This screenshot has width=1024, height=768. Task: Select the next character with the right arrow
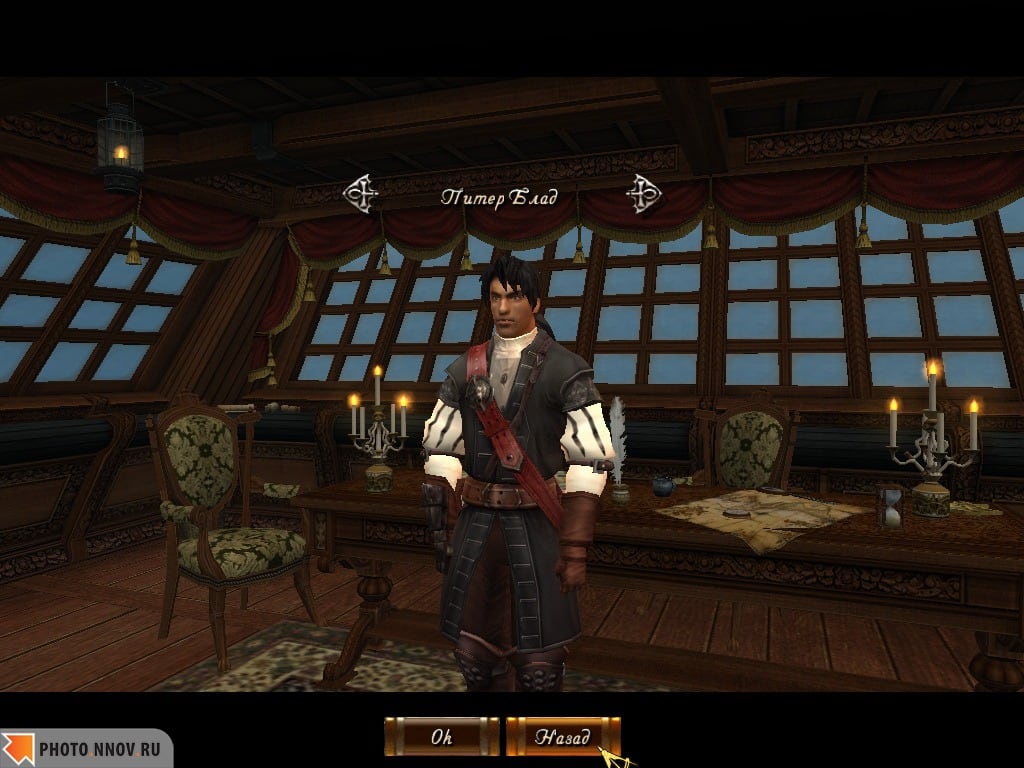point(642,194)
